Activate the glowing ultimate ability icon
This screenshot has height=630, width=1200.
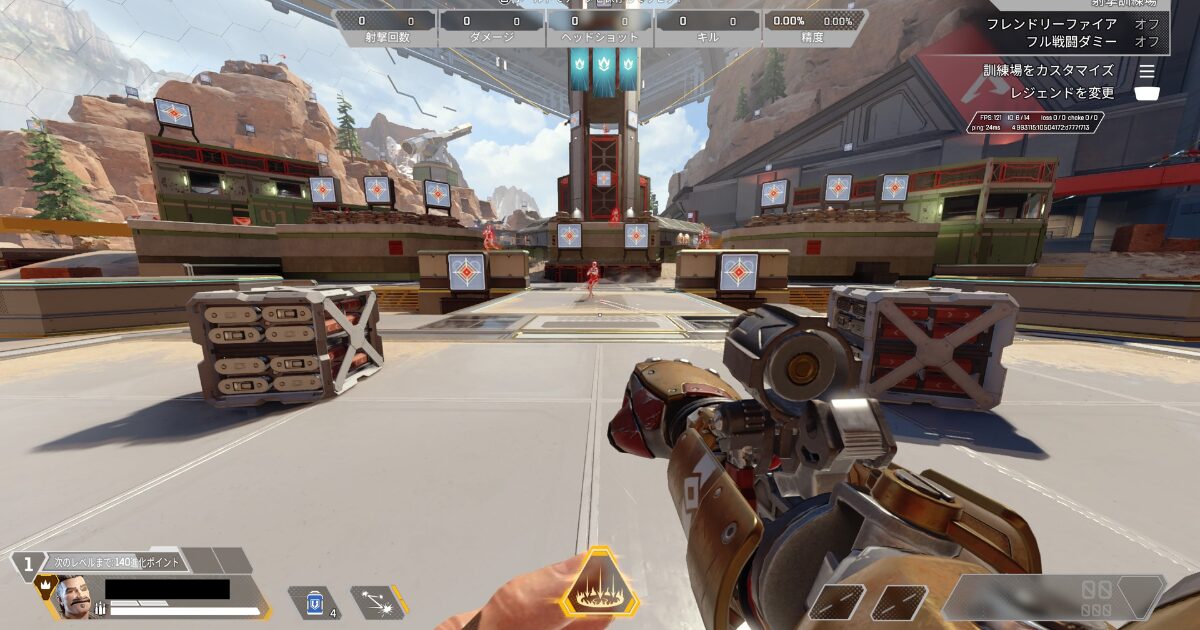(x=599, y=583)
